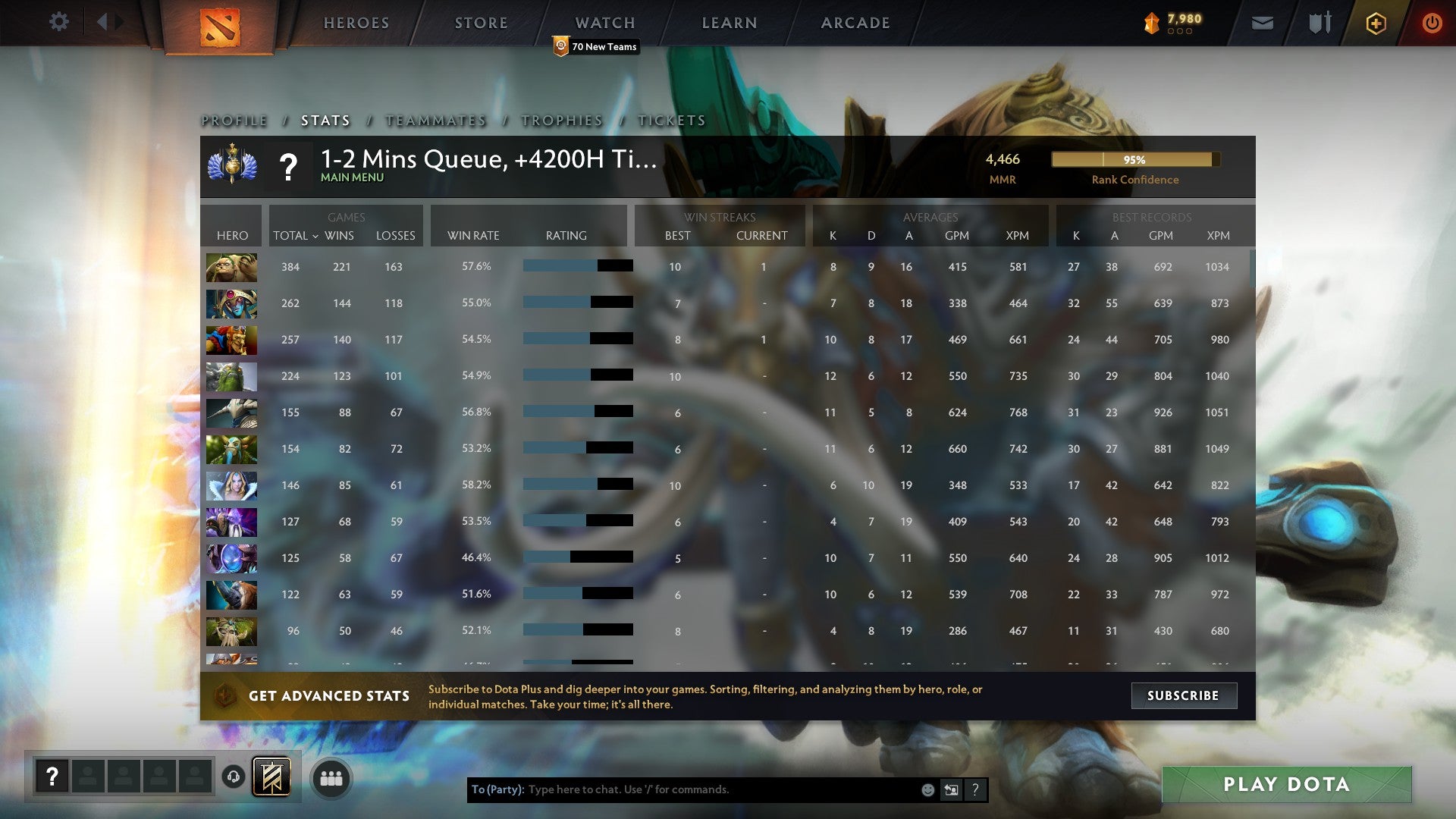Open settings with the gear icon
The image size is (1456, 819).
coord(58,22)
